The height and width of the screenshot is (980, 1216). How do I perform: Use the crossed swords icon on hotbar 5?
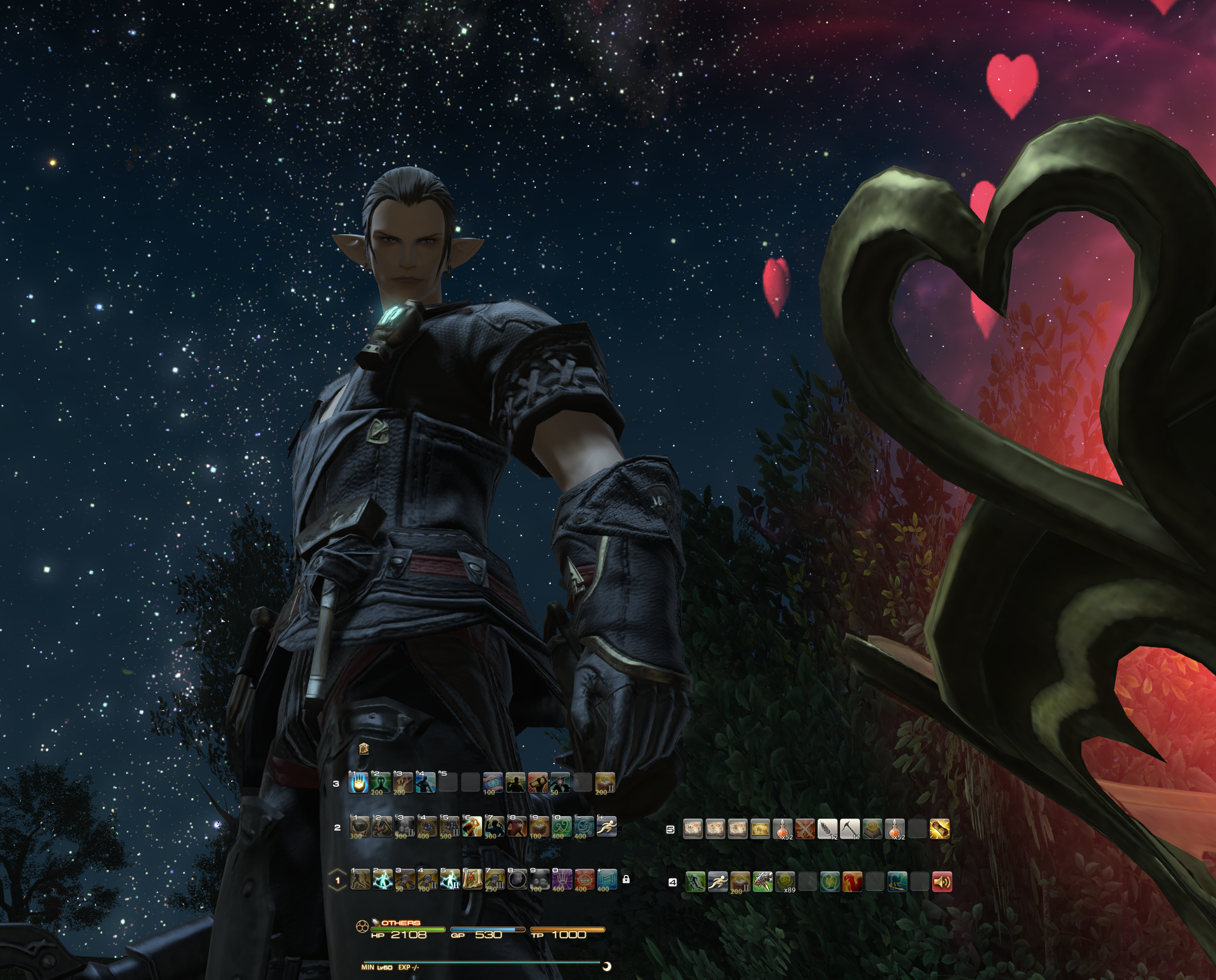[805, 829]
